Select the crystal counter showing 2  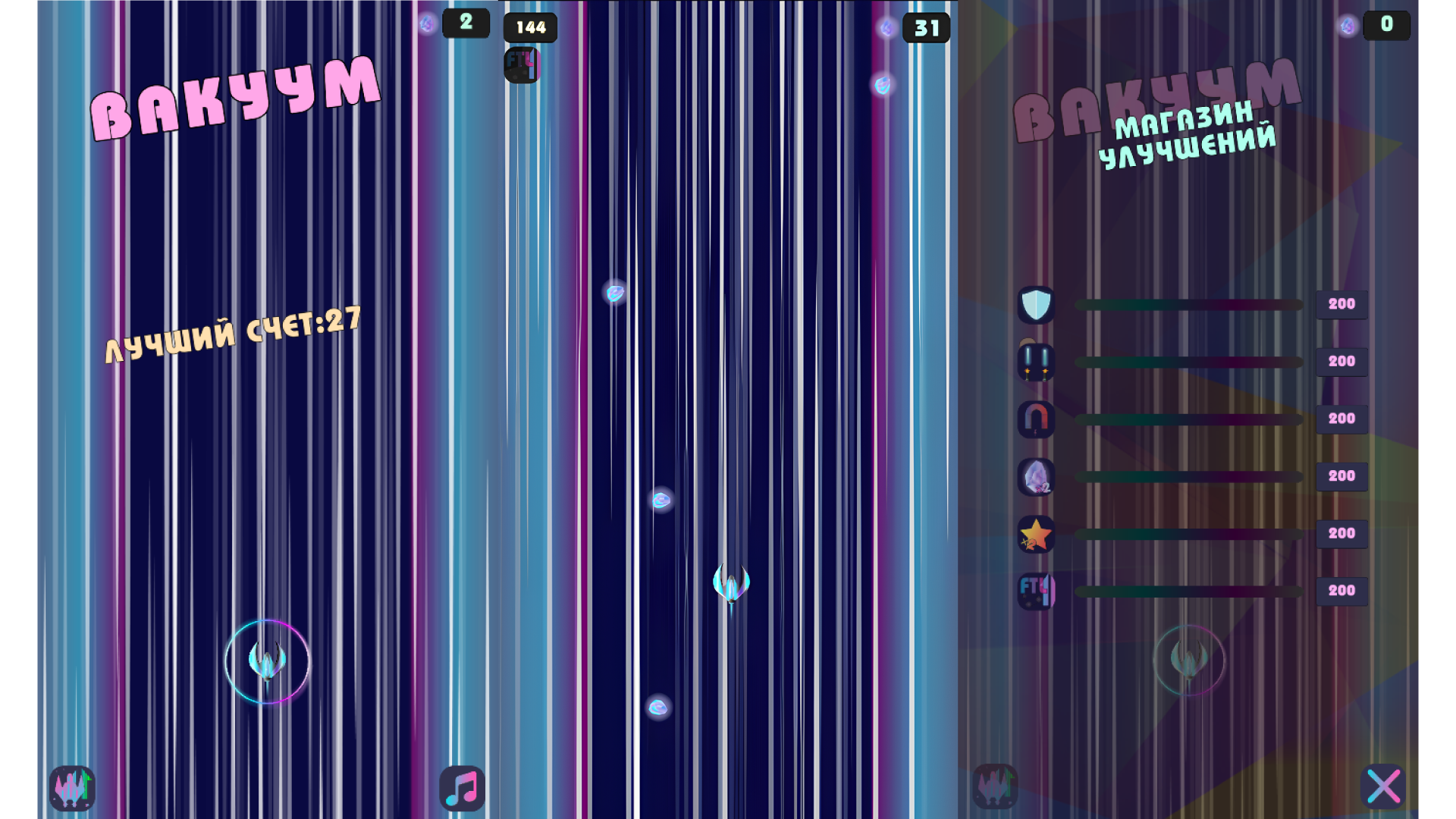pyautogui.click(x=466, y=23)
